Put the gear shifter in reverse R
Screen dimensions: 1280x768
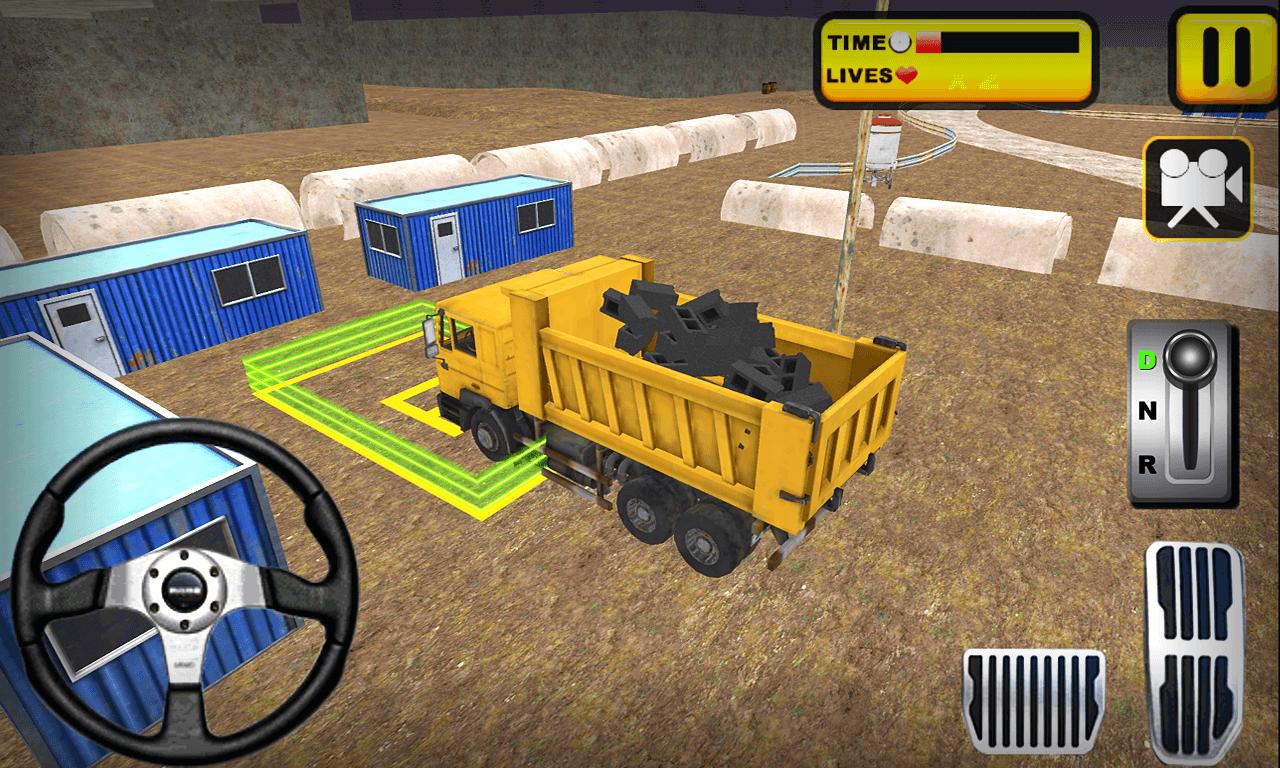(x=1148, y=463)
